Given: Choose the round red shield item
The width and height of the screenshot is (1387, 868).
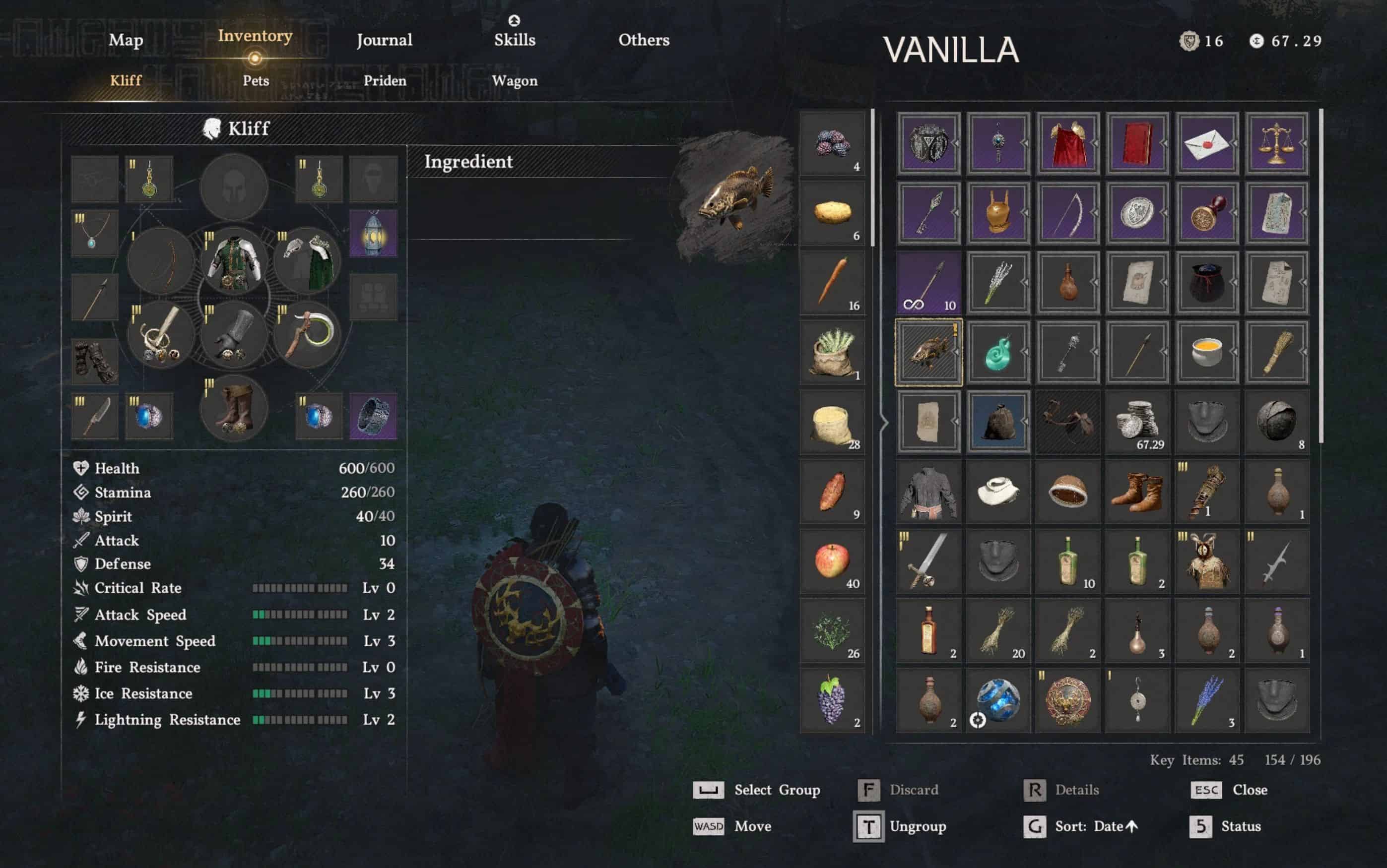Looking at the screenshot, I should 1068,700.
